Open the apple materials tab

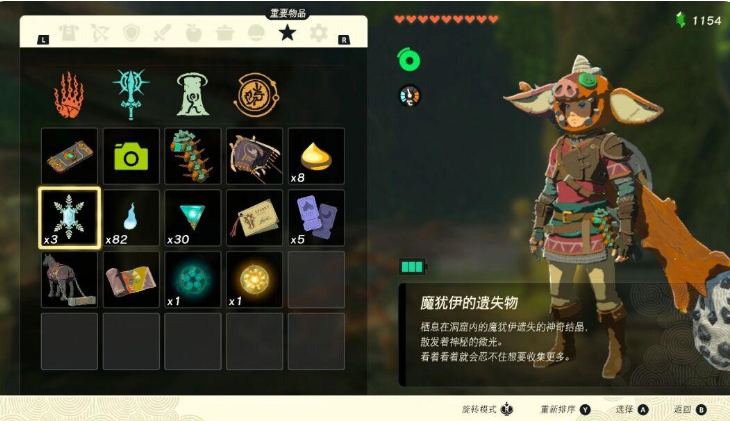pyautogui.click(x=193, y=33)
